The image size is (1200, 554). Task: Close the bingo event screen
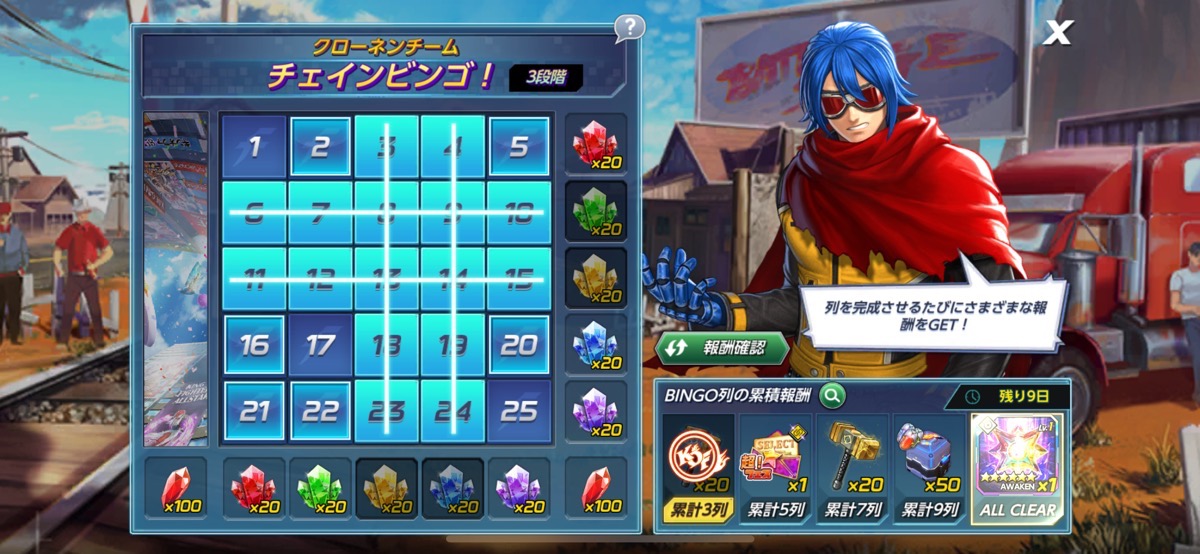pos(1056,33)
